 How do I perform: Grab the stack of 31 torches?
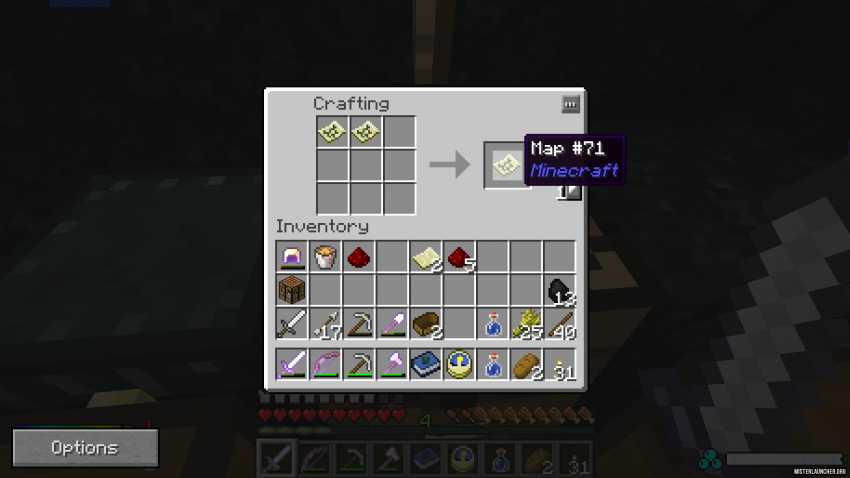pyautogui.click(x=559, y=364)
